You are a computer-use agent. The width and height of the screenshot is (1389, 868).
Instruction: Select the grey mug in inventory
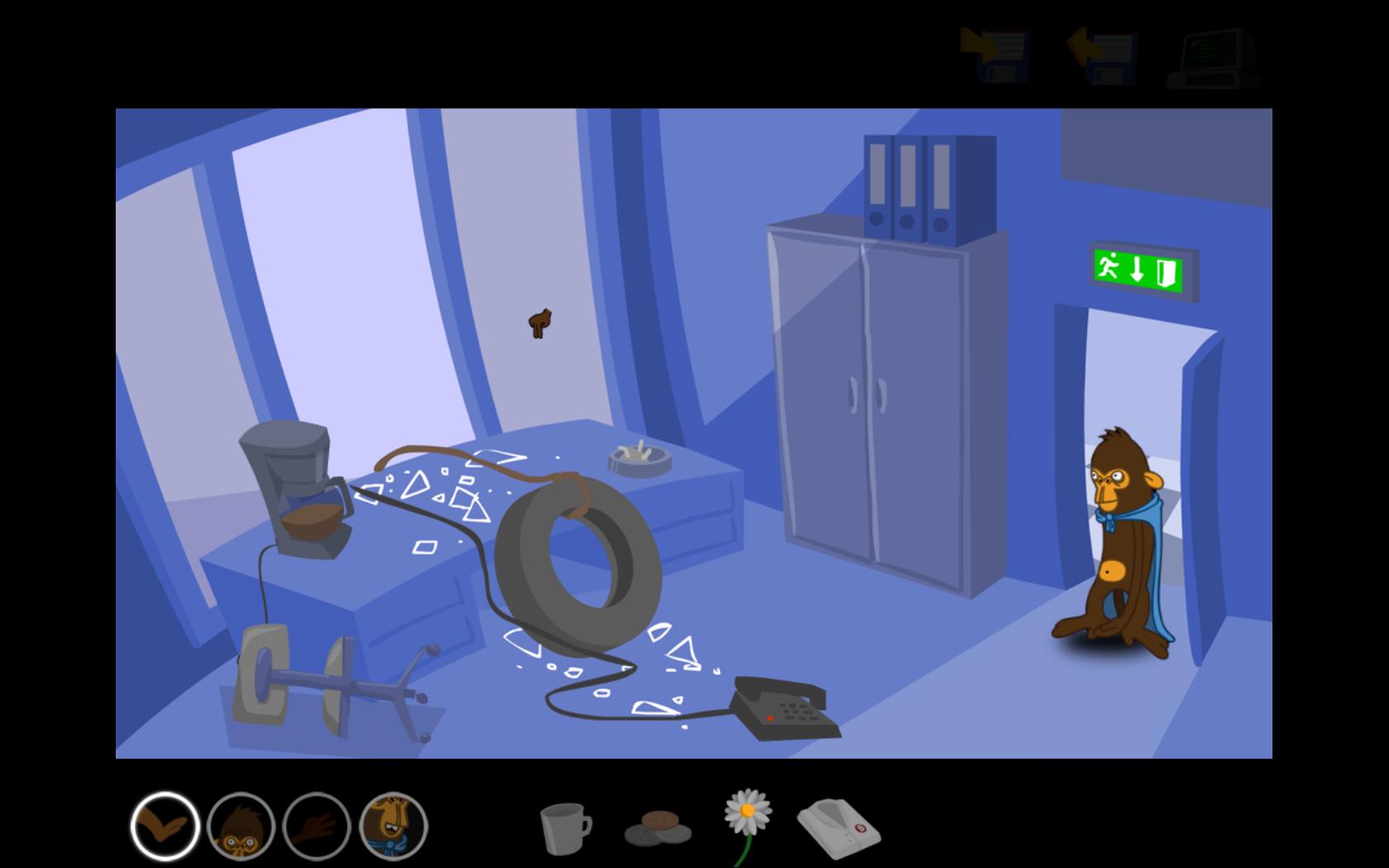tap(566, 828)
